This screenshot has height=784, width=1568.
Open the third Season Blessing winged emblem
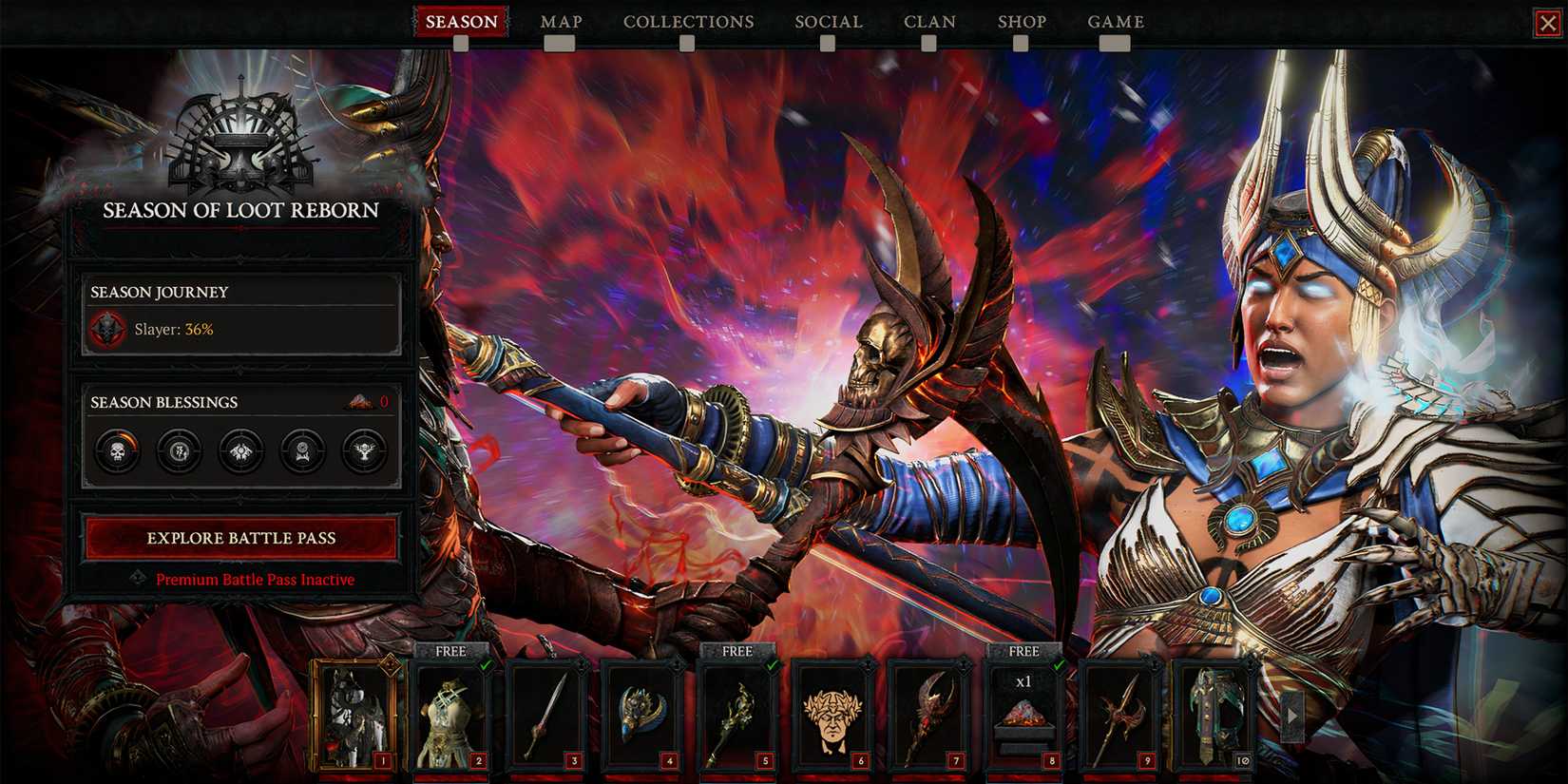click(240, 451)
